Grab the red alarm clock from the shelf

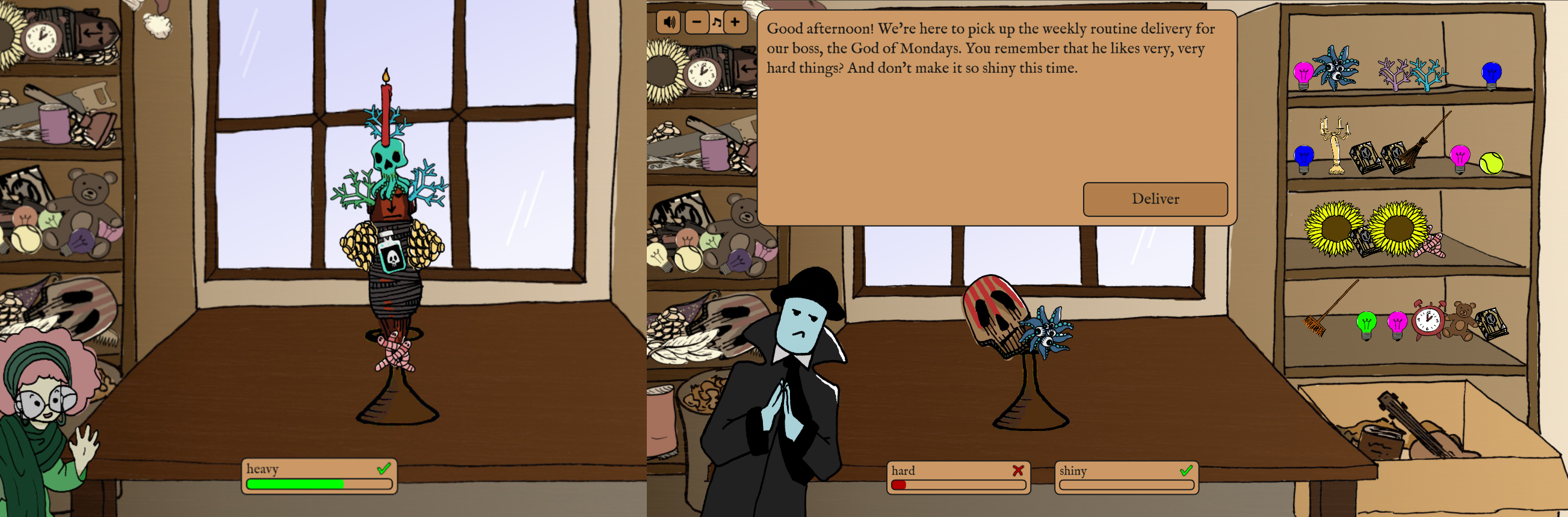1428,322
